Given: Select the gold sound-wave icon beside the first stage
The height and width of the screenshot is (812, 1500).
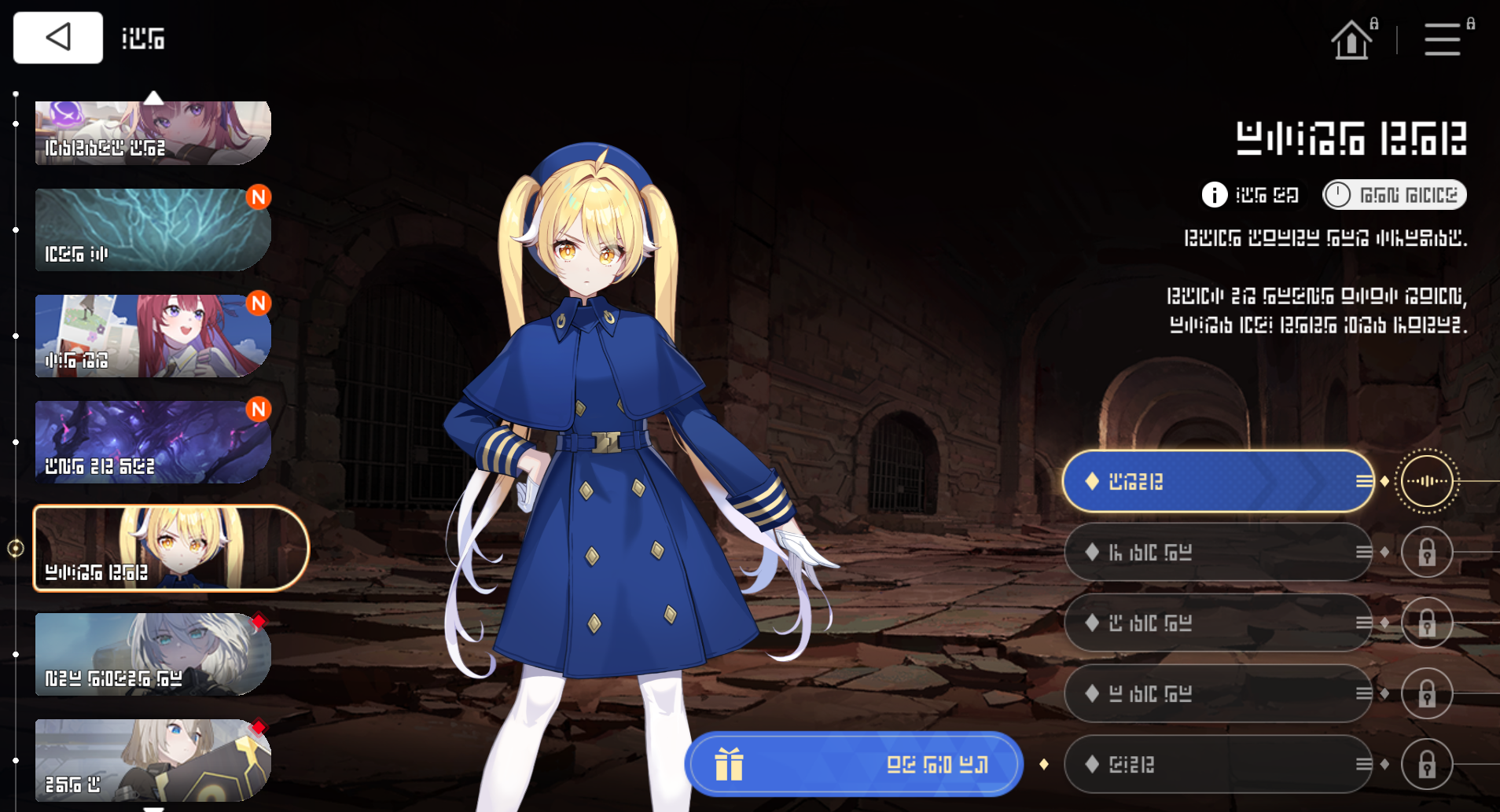Looking at the screenshot, I should click(x=1428, y=481).
